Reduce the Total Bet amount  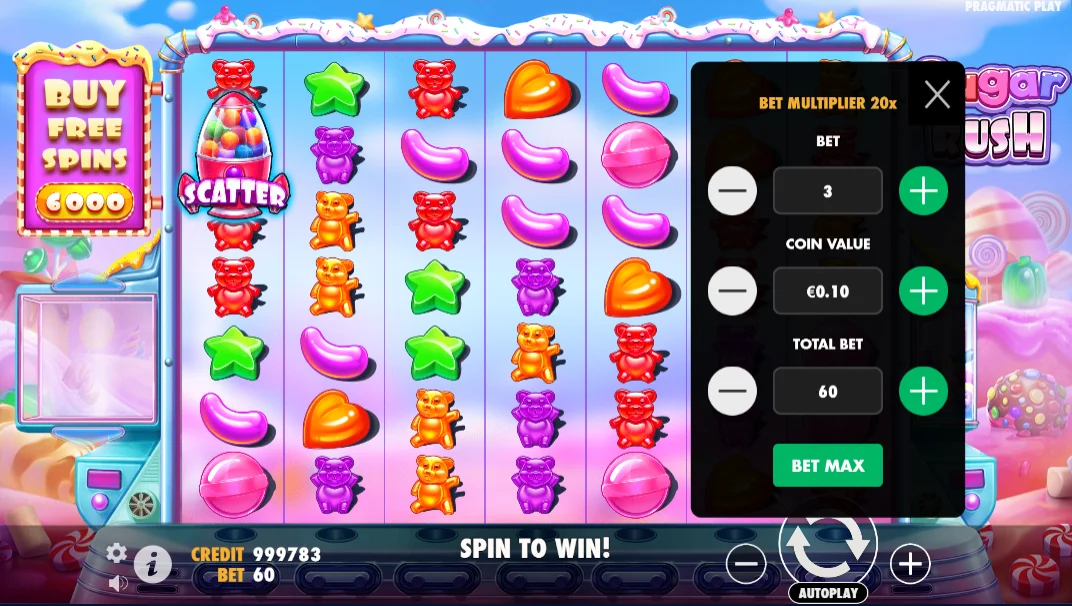click(x=732, y=391)
